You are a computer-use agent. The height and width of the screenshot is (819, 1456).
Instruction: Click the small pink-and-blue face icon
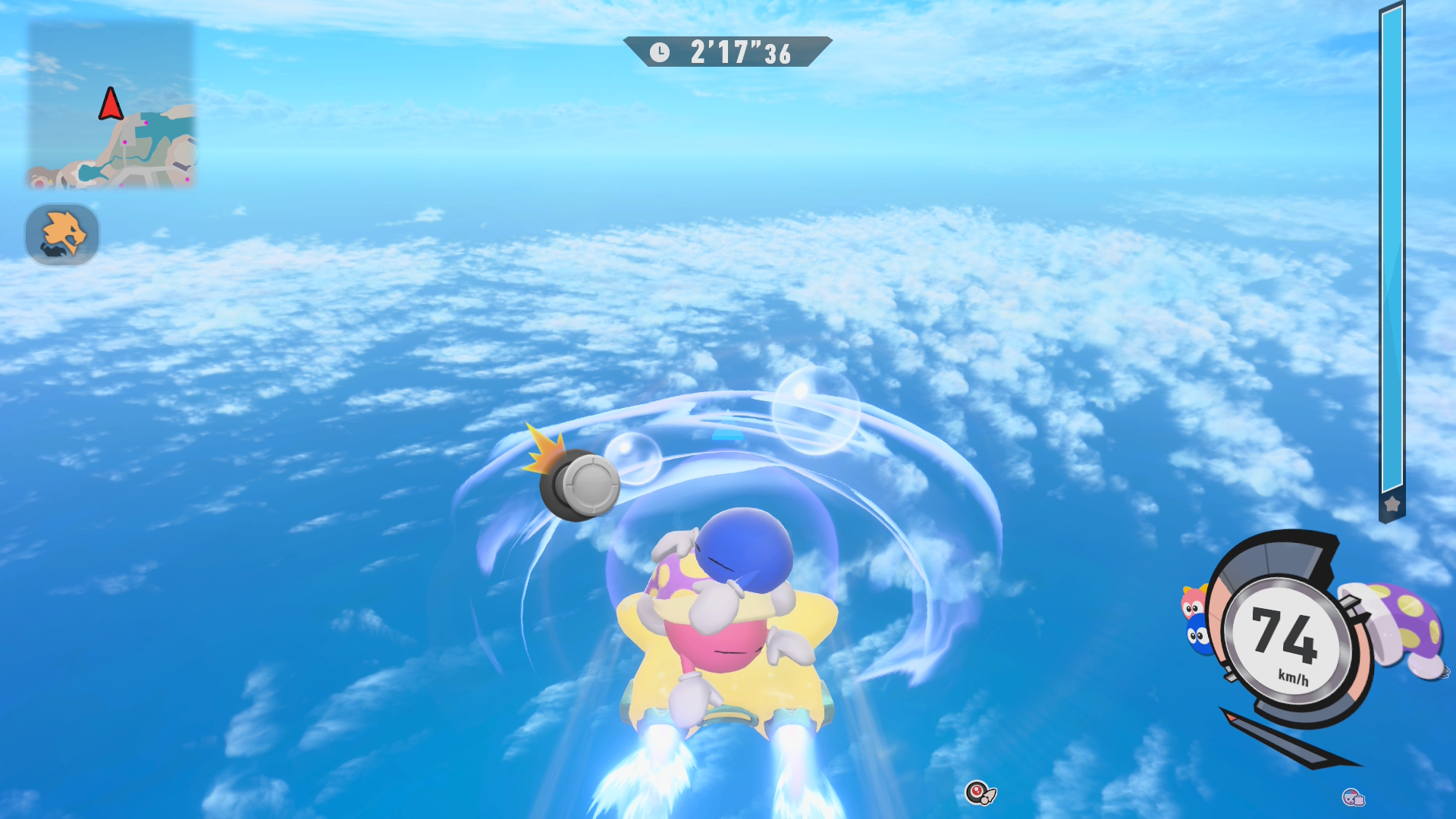pyautogui.click(x=1353, y=797)
